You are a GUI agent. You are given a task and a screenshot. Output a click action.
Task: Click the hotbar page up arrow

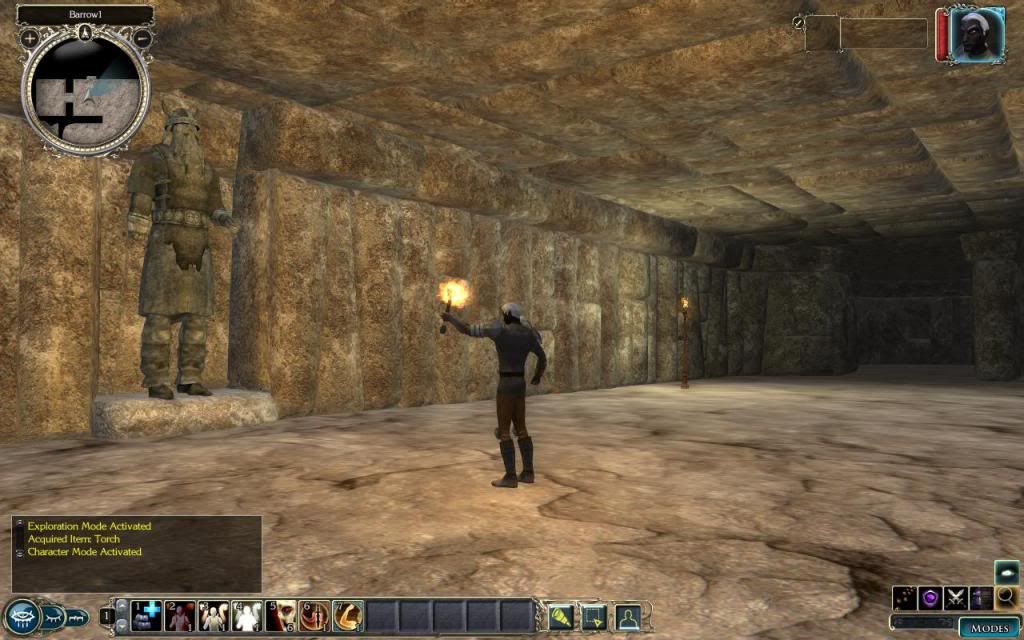tap(120, 606)
